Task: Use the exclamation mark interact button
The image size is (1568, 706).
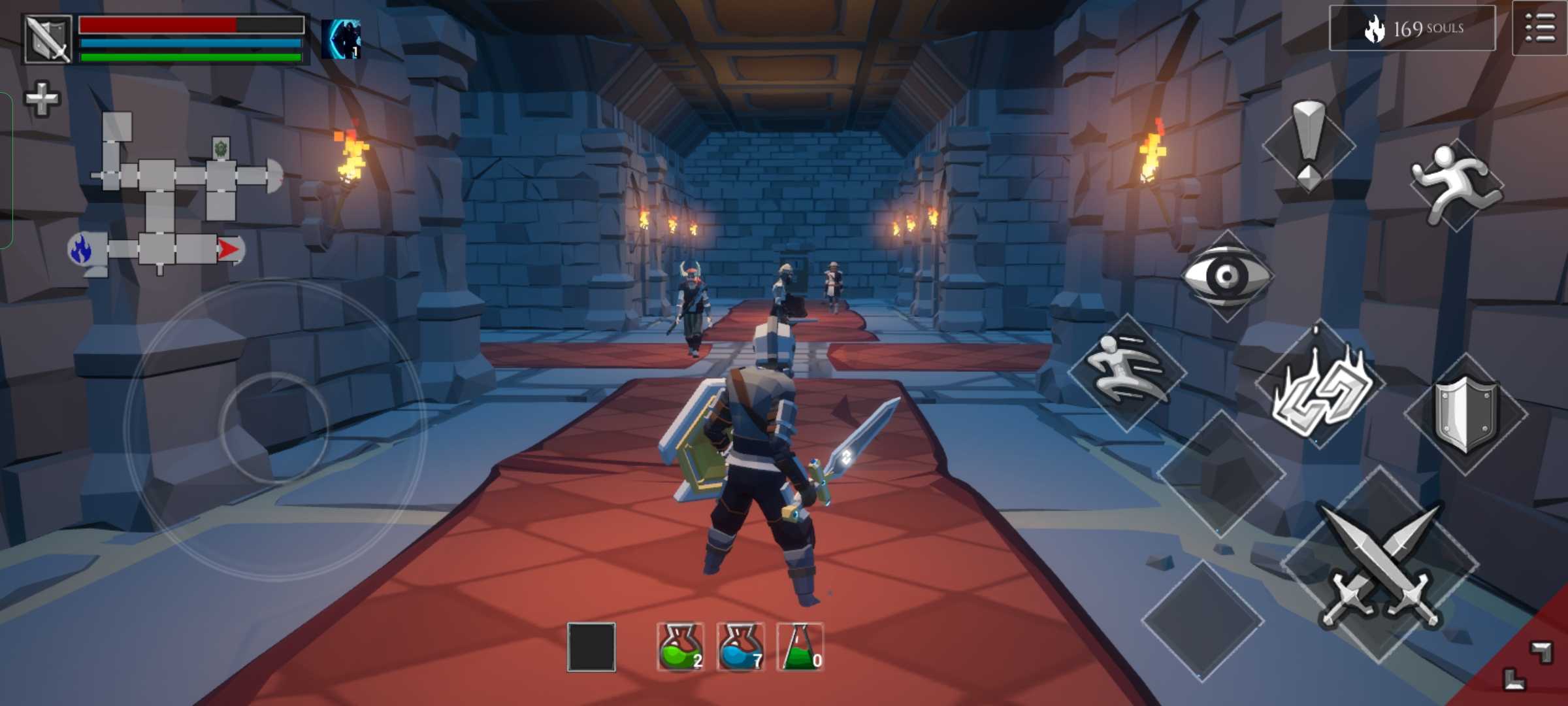Action: (x=1309, y=145)
